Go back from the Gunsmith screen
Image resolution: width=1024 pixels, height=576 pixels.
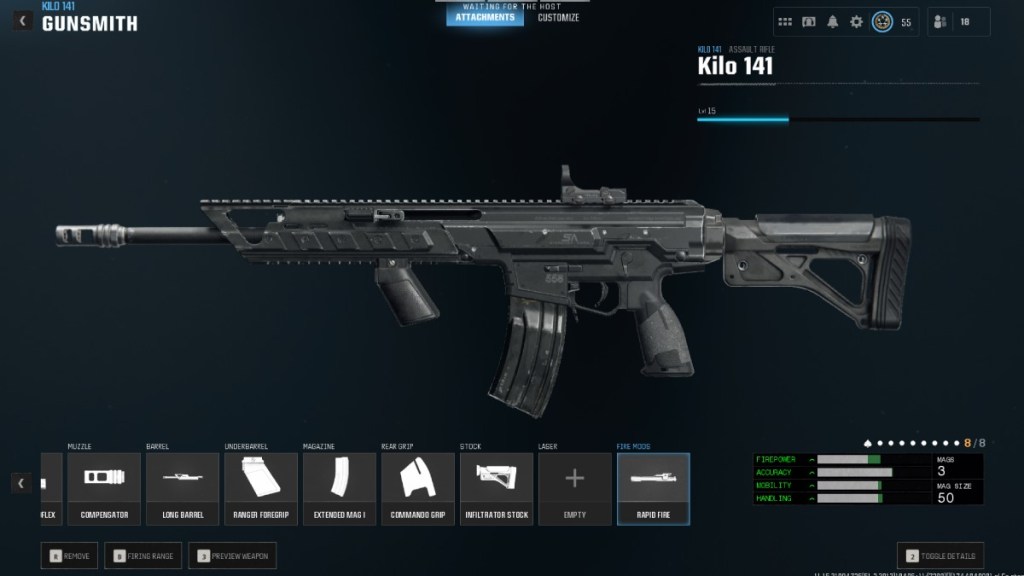21,20
